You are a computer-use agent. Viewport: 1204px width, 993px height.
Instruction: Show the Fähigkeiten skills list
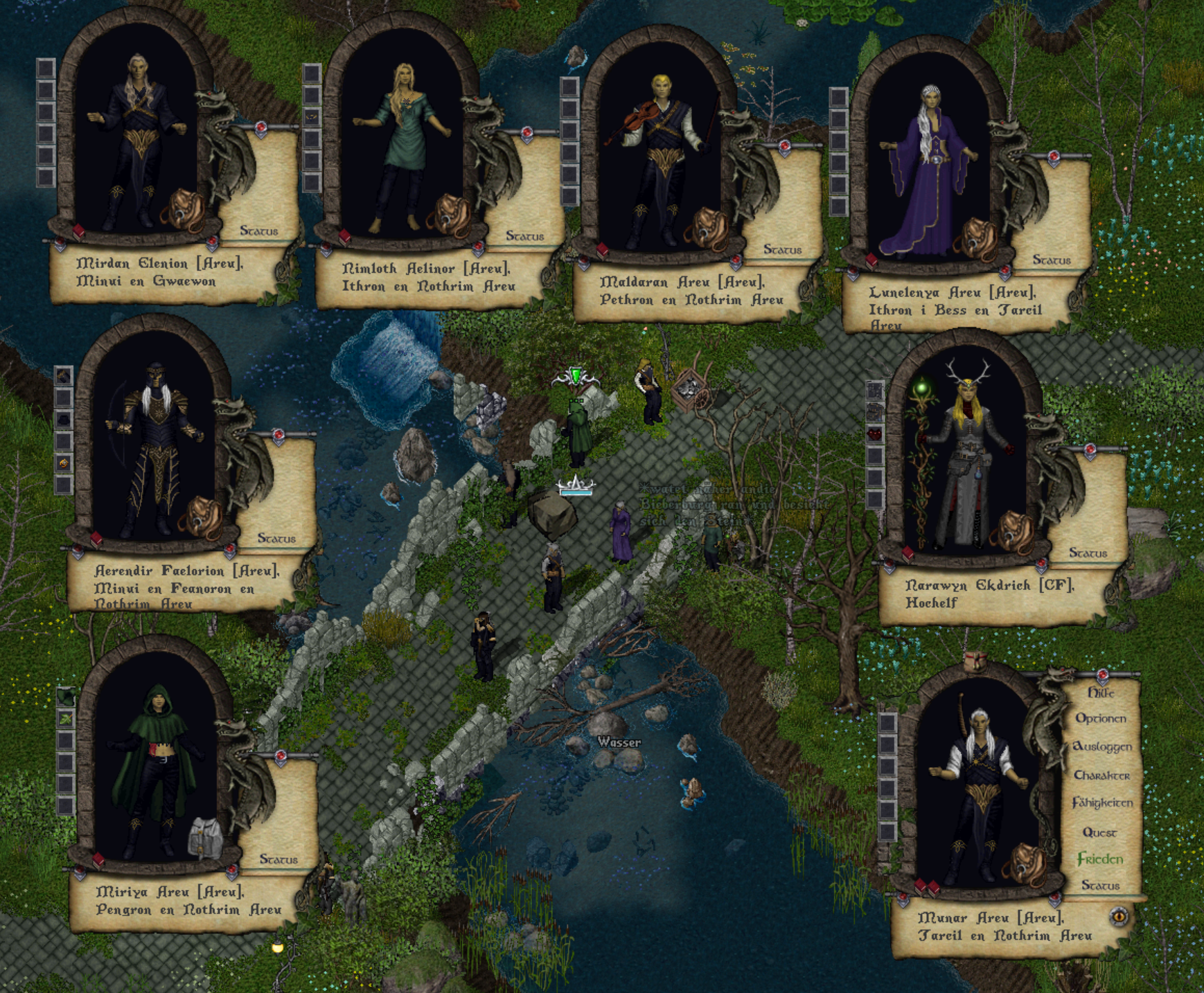coord(1101,803)
